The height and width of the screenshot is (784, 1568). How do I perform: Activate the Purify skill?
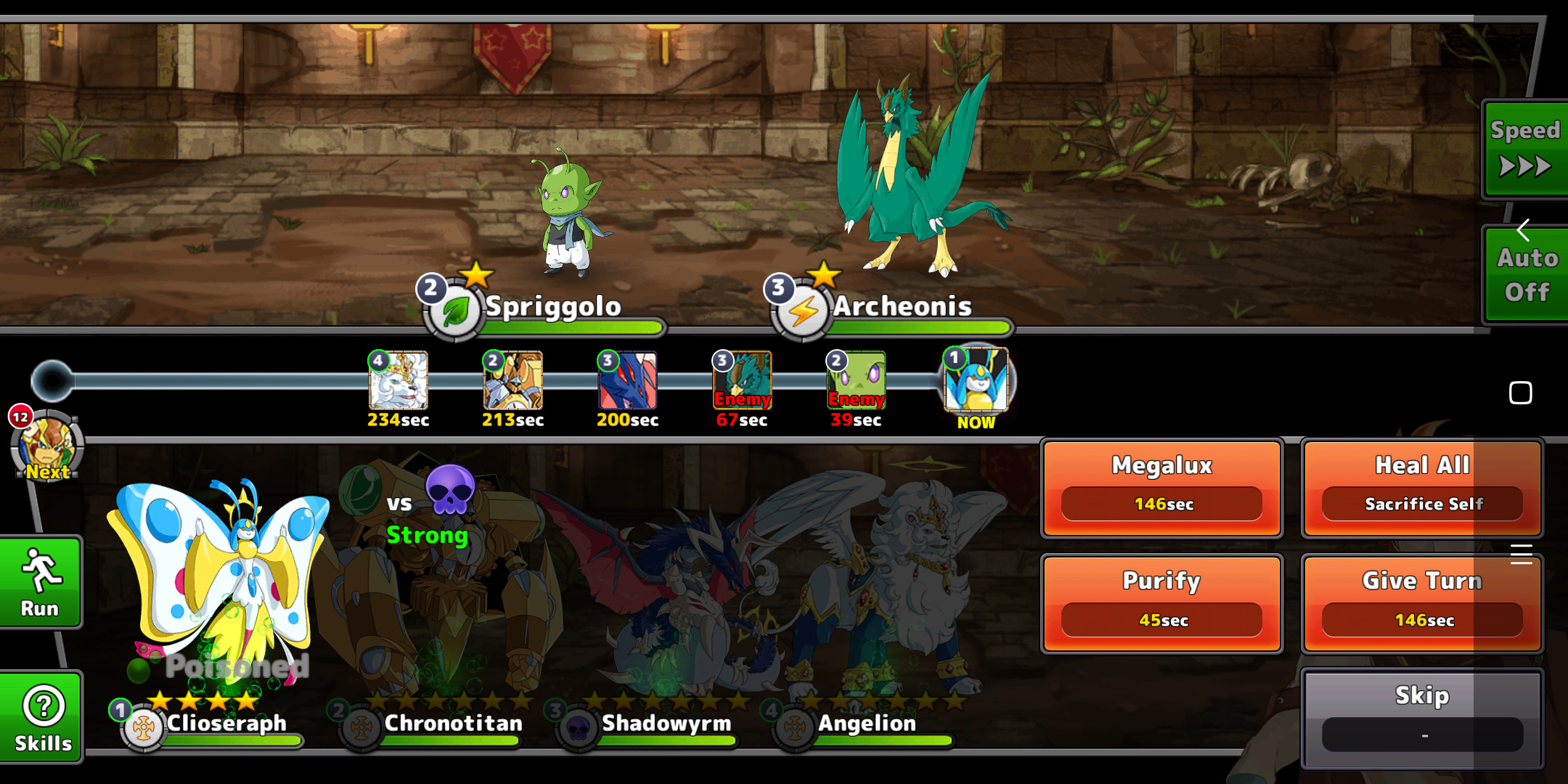1161,603
